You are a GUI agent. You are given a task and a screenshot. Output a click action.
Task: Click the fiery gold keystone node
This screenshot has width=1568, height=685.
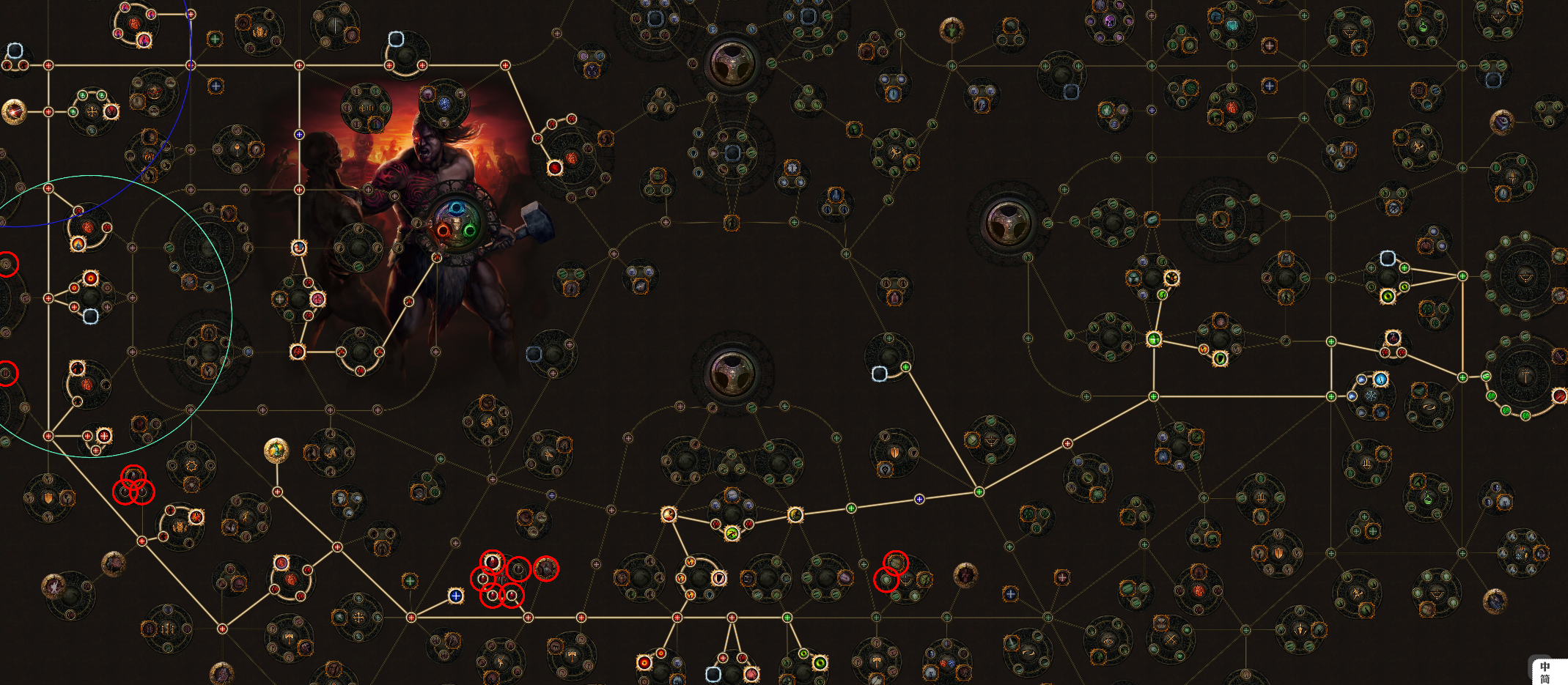(x=14, y=112)
